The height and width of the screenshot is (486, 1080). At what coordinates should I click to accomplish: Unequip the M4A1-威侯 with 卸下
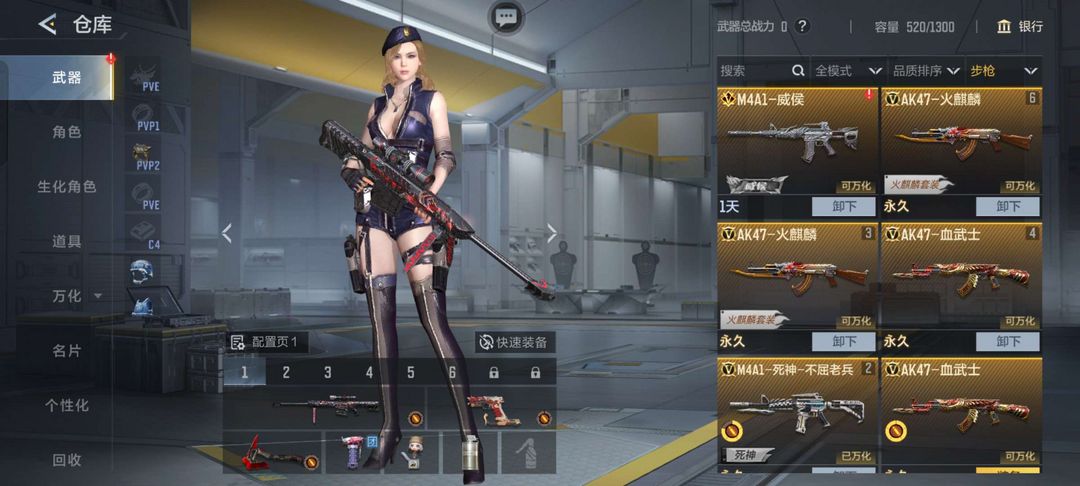843,207
